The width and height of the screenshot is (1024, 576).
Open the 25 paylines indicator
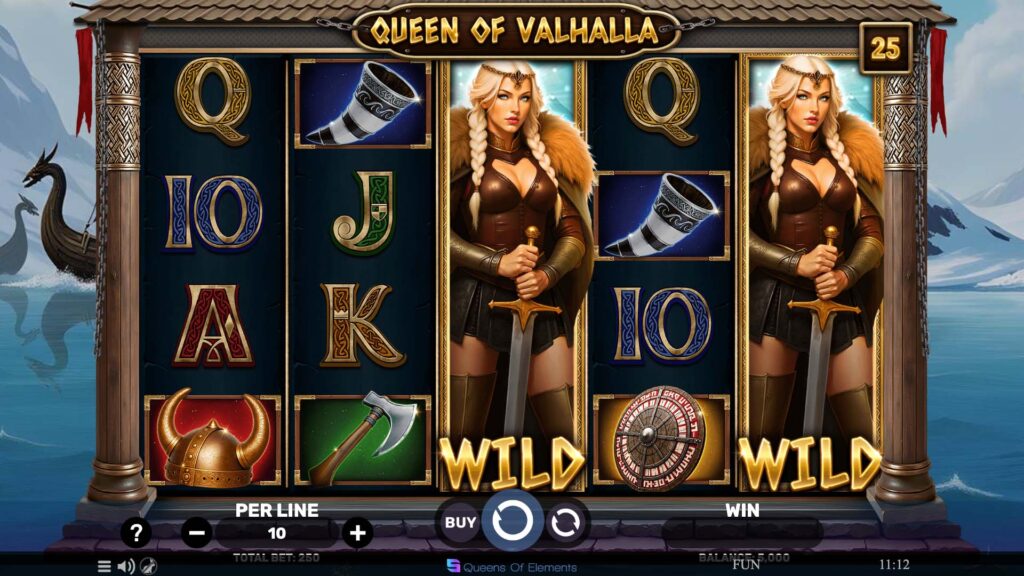click(x=885, y=48)
